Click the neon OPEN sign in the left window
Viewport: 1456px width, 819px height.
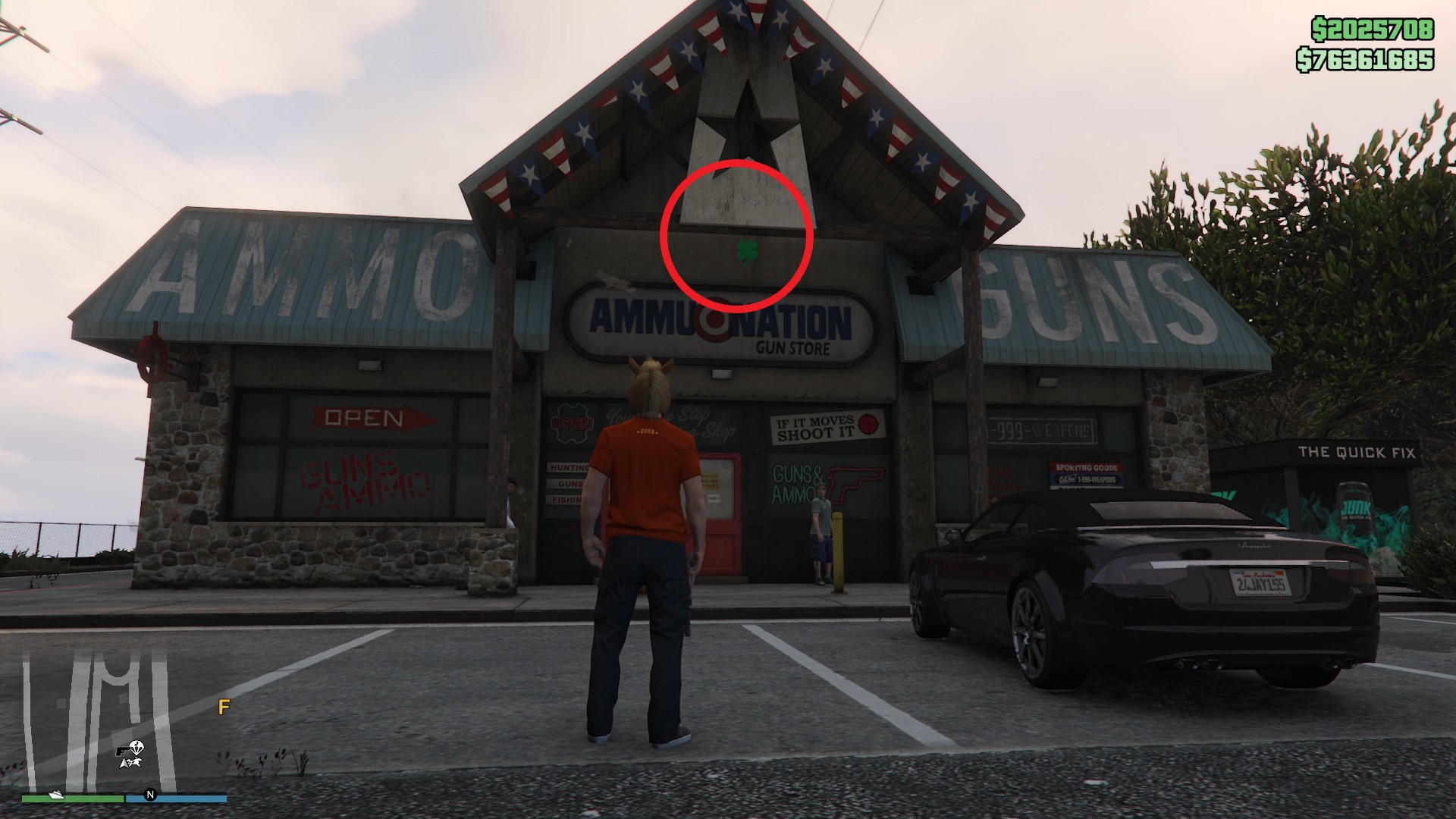tap(573, 423)
